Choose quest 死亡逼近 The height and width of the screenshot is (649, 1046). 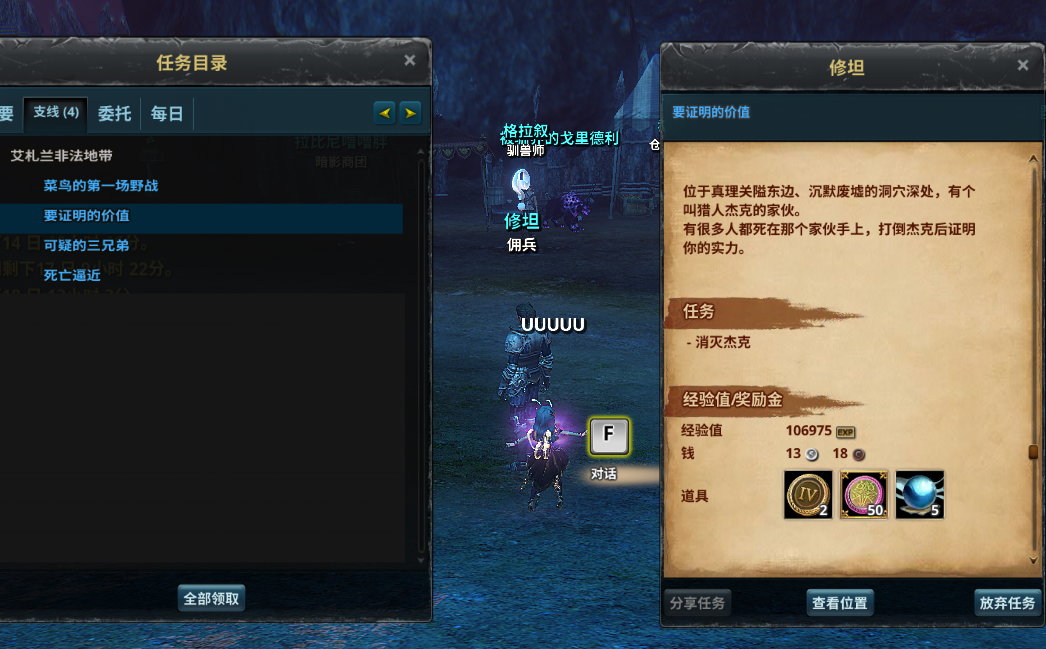pyautogui.click(x=72, y=276)
